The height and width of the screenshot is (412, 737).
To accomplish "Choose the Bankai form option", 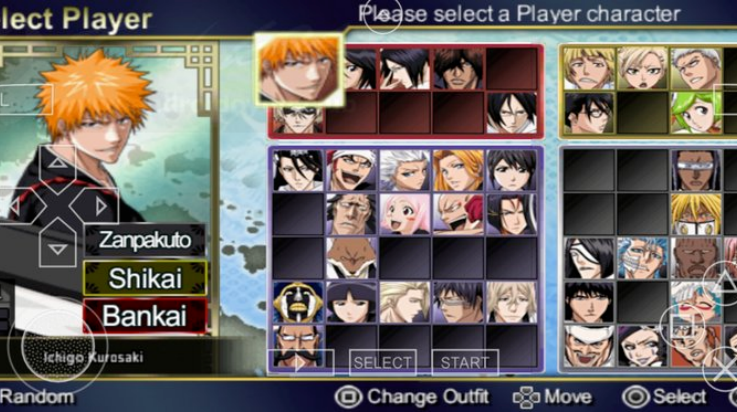I will tap(145, 315).
